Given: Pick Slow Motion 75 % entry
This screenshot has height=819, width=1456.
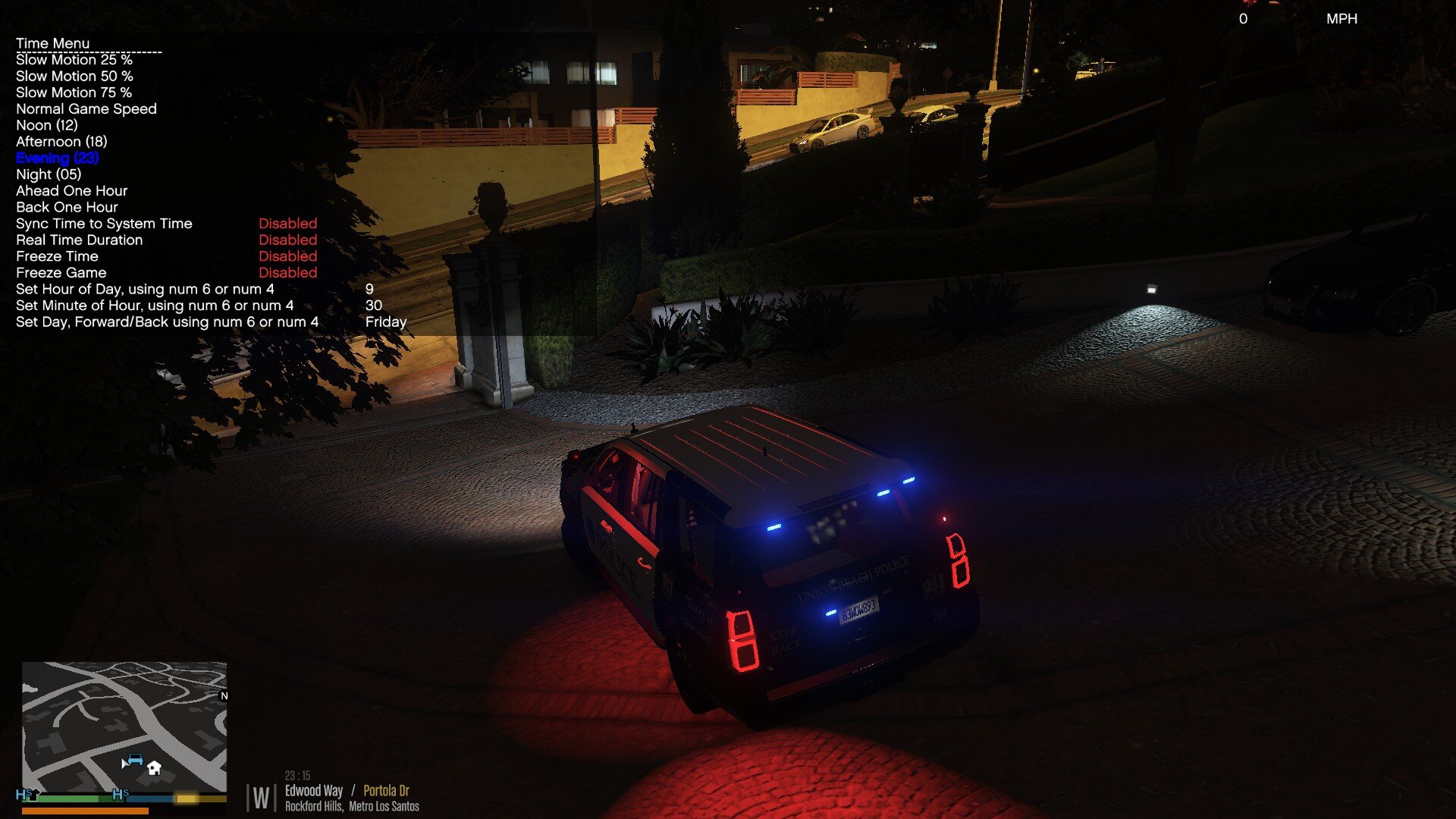Looking at the screenshot, I should click(x=74, y=93).
